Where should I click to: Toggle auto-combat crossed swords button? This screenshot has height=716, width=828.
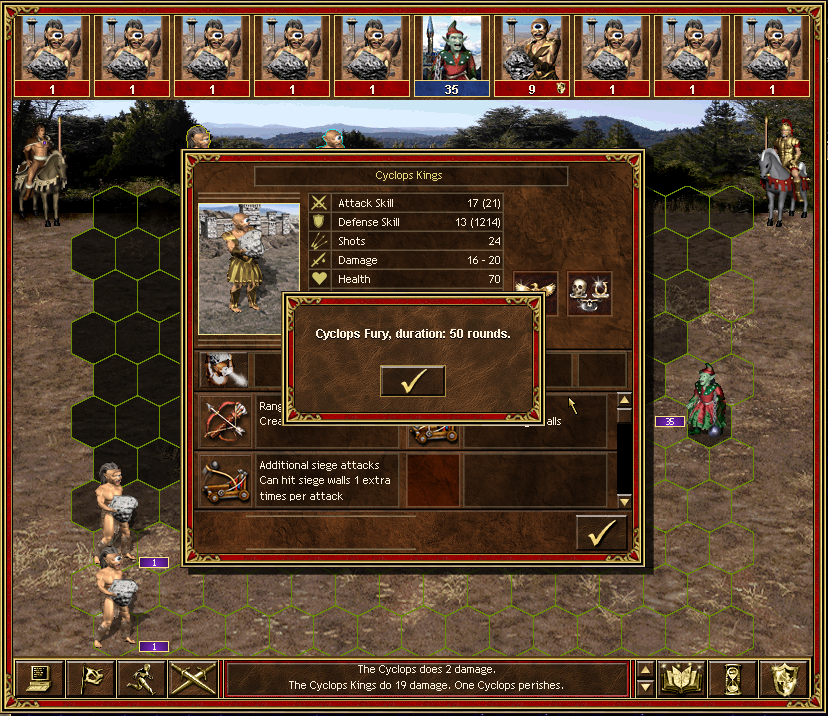[193, 679]
